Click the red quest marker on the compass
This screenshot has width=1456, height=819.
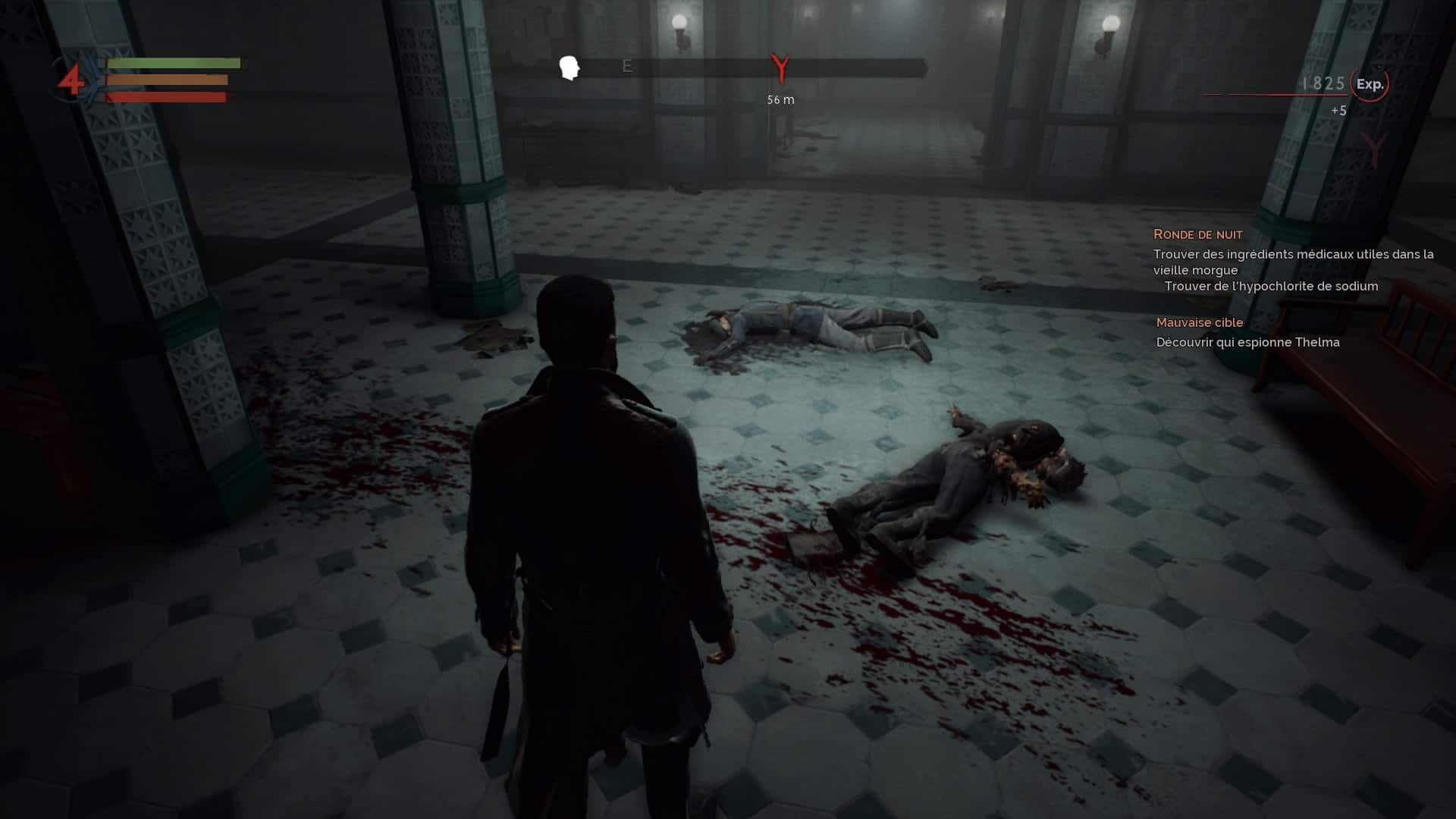pyautogui.click(x=780, y=68)
